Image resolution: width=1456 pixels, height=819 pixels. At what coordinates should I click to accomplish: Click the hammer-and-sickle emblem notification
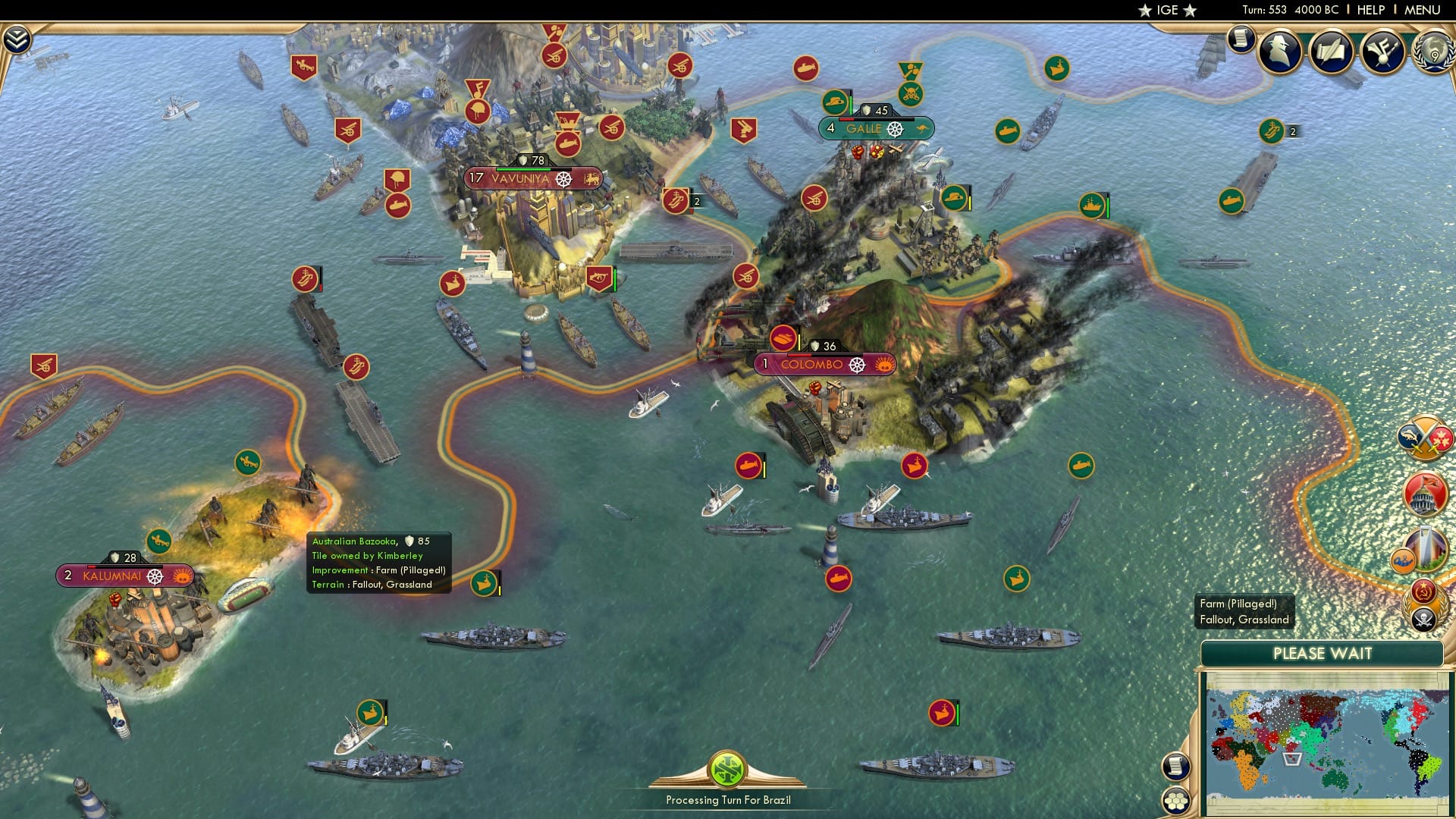click(x=1423, y=591)
